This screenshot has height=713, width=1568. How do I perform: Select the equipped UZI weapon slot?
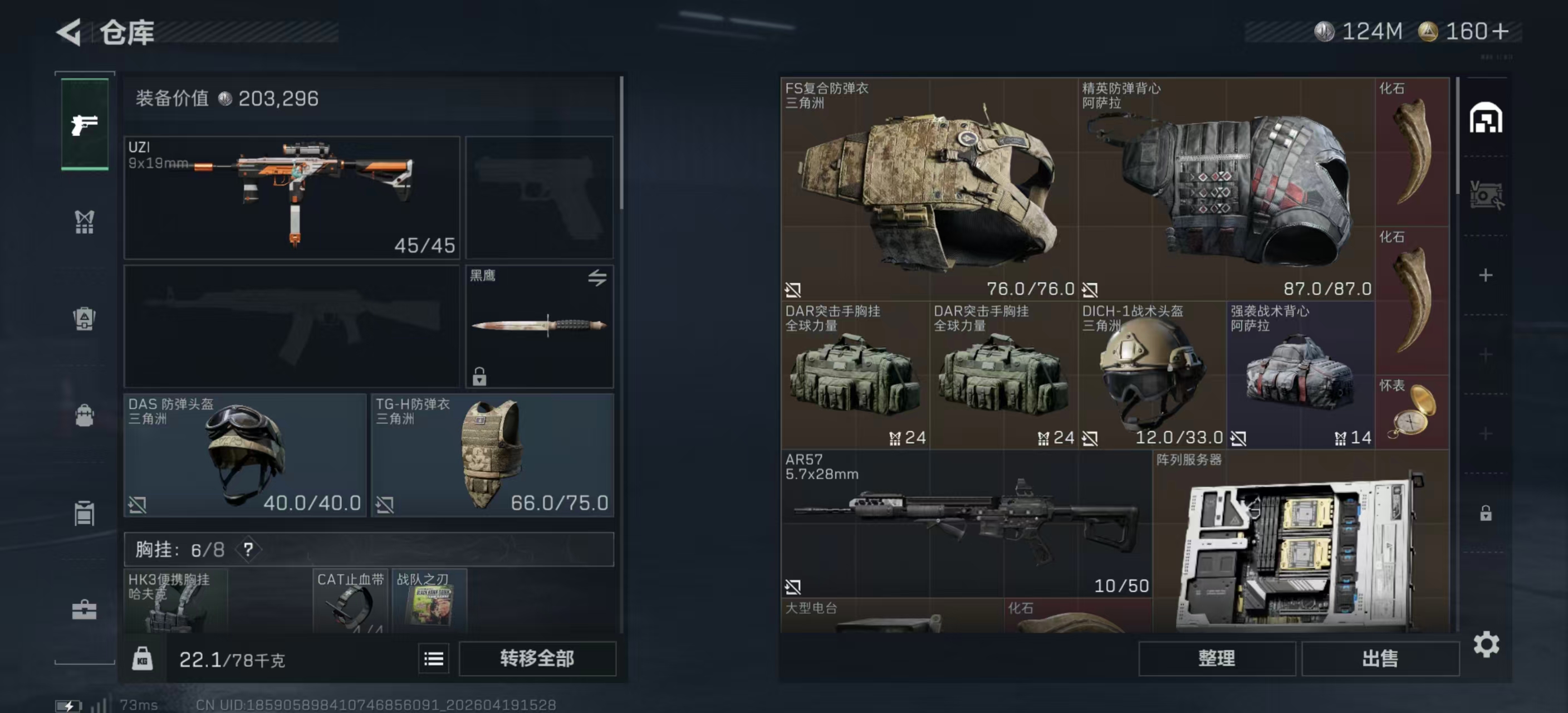pos(291,198)
